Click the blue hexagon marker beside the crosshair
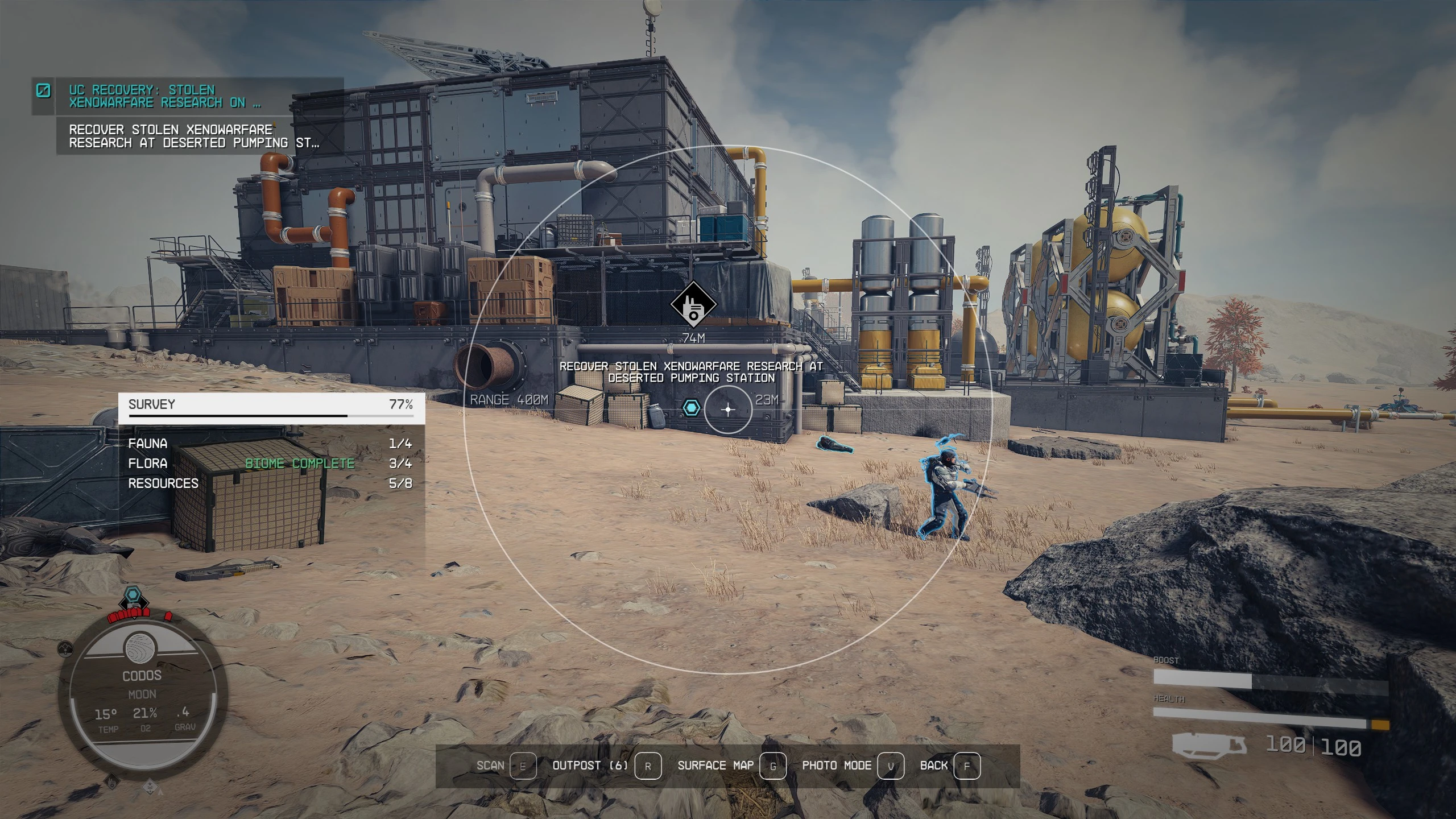Viewport: 1456px width, 819px height. [691, 408]
